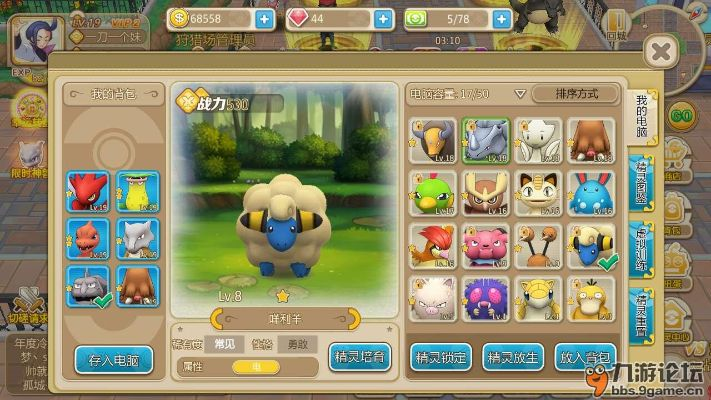The image size is (711, 400).
Task: Open the 排序方式 sort order dropdown
Action: [577, 94]
